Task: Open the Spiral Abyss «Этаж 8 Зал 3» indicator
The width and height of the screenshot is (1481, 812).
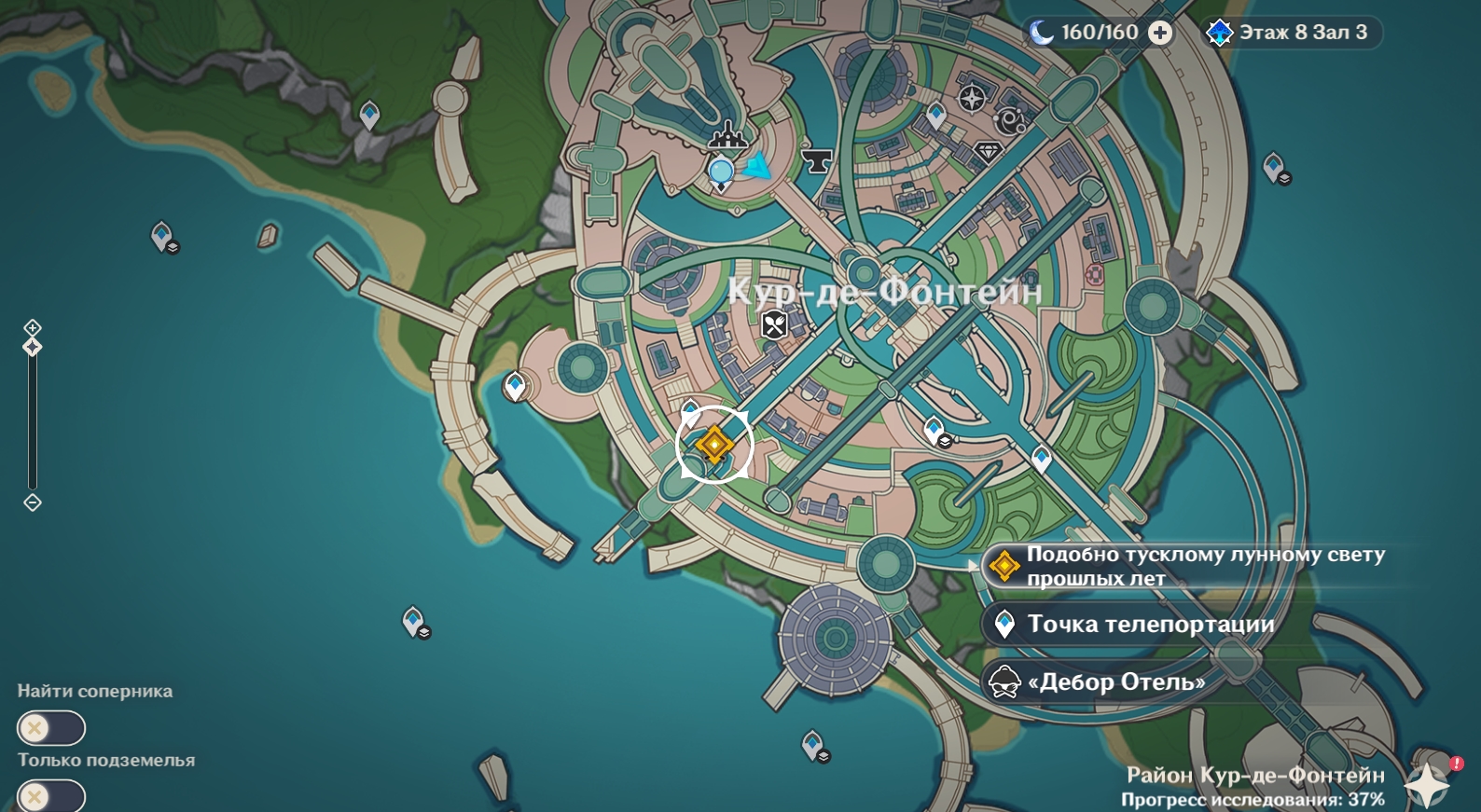Action: click(x=1291, y=34)
